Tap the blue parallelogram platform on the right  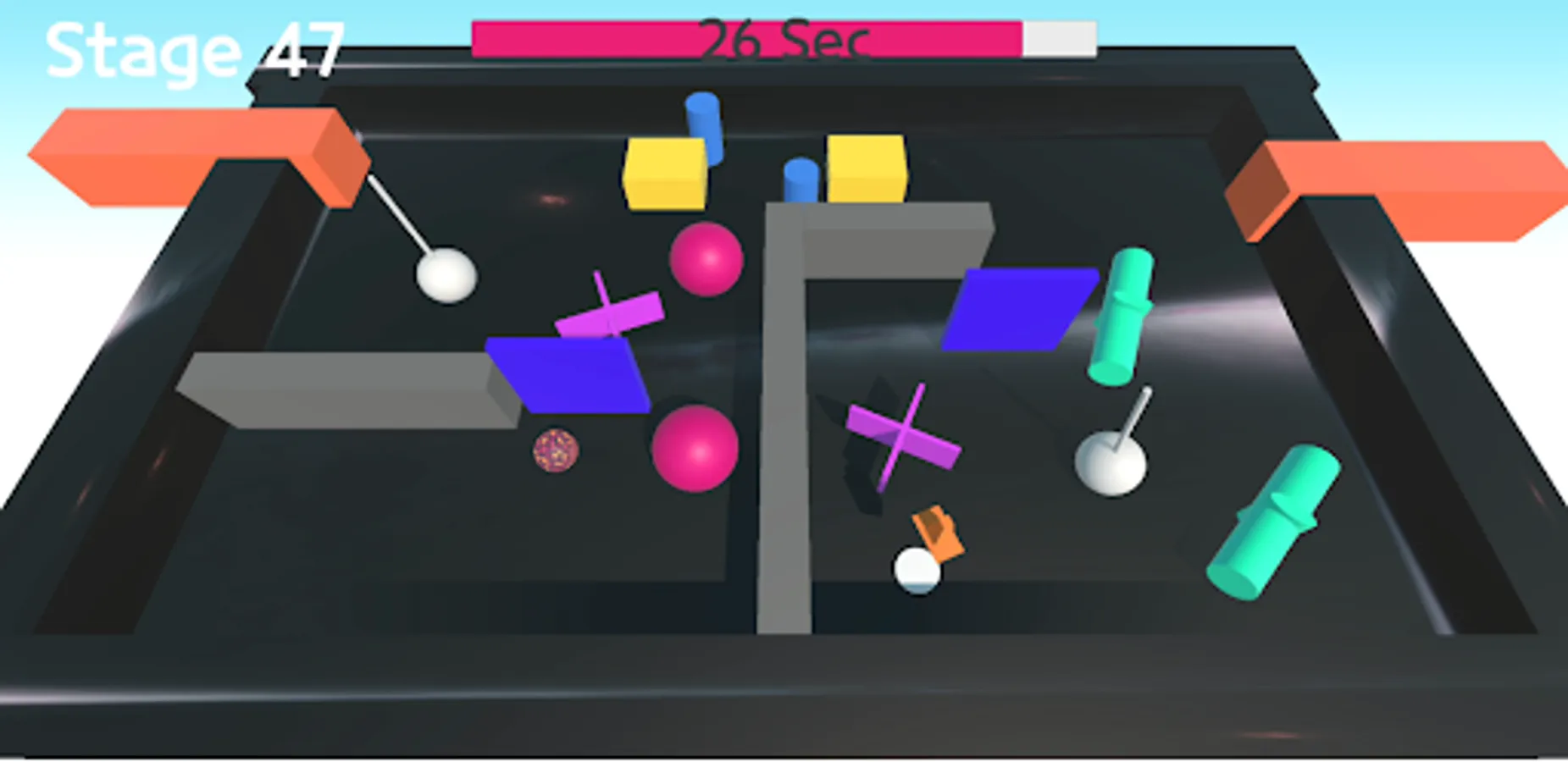1021,309
